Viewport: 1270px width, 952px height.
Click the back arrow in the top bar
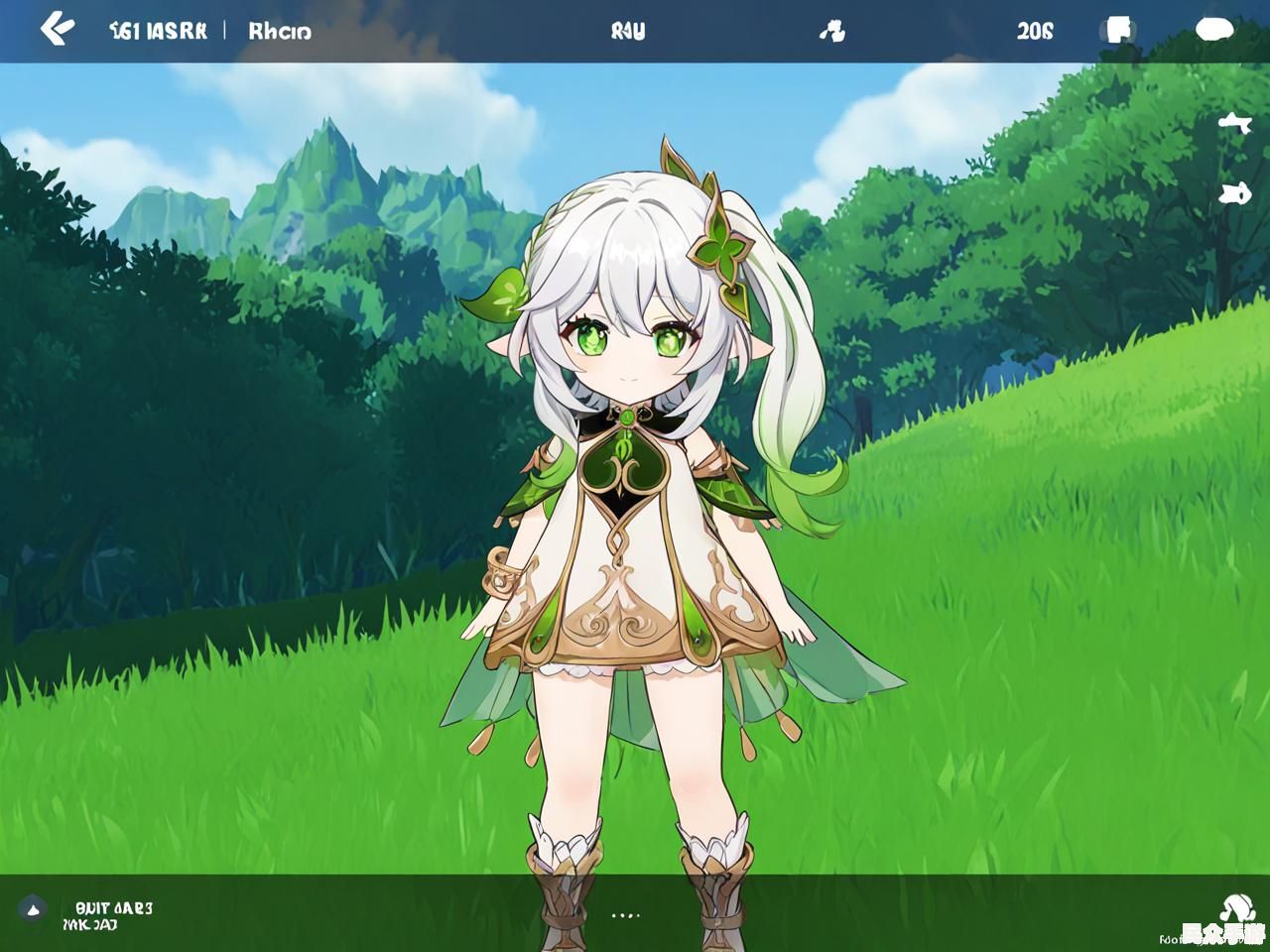click(x=57, y=30)
